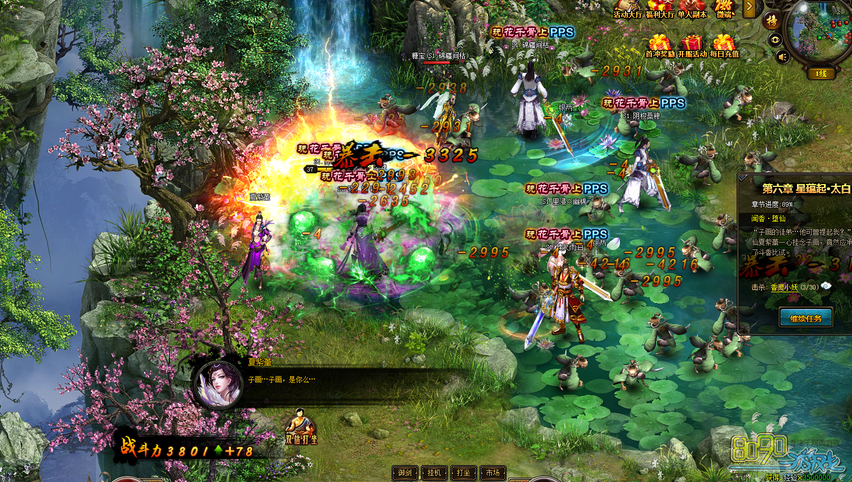Open the 打宝 treasure hunt button
Screen dimensions: 852x482
pos(463,472)
